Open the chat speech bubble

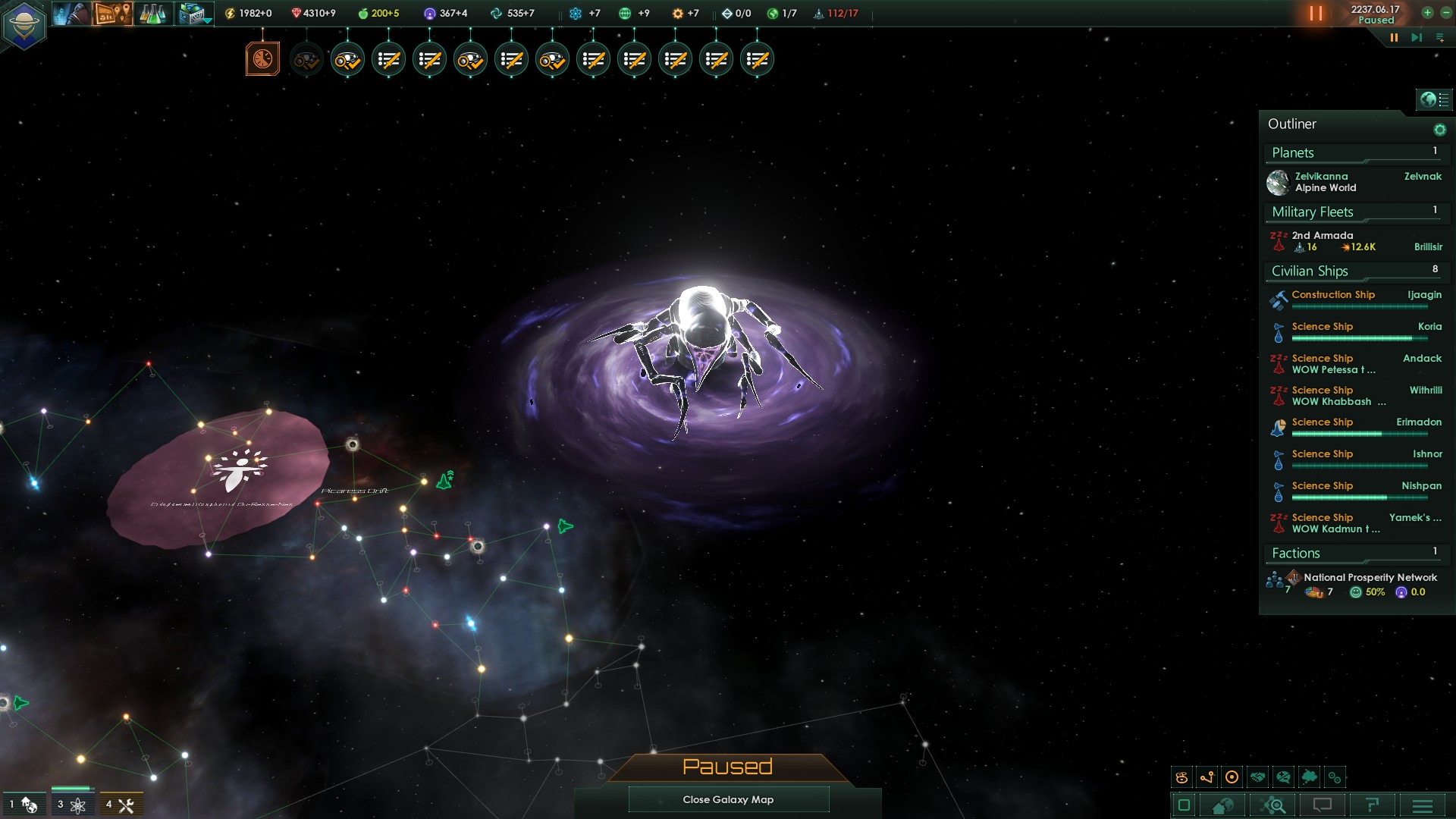pyautogui.click(x=1323, y=805)
